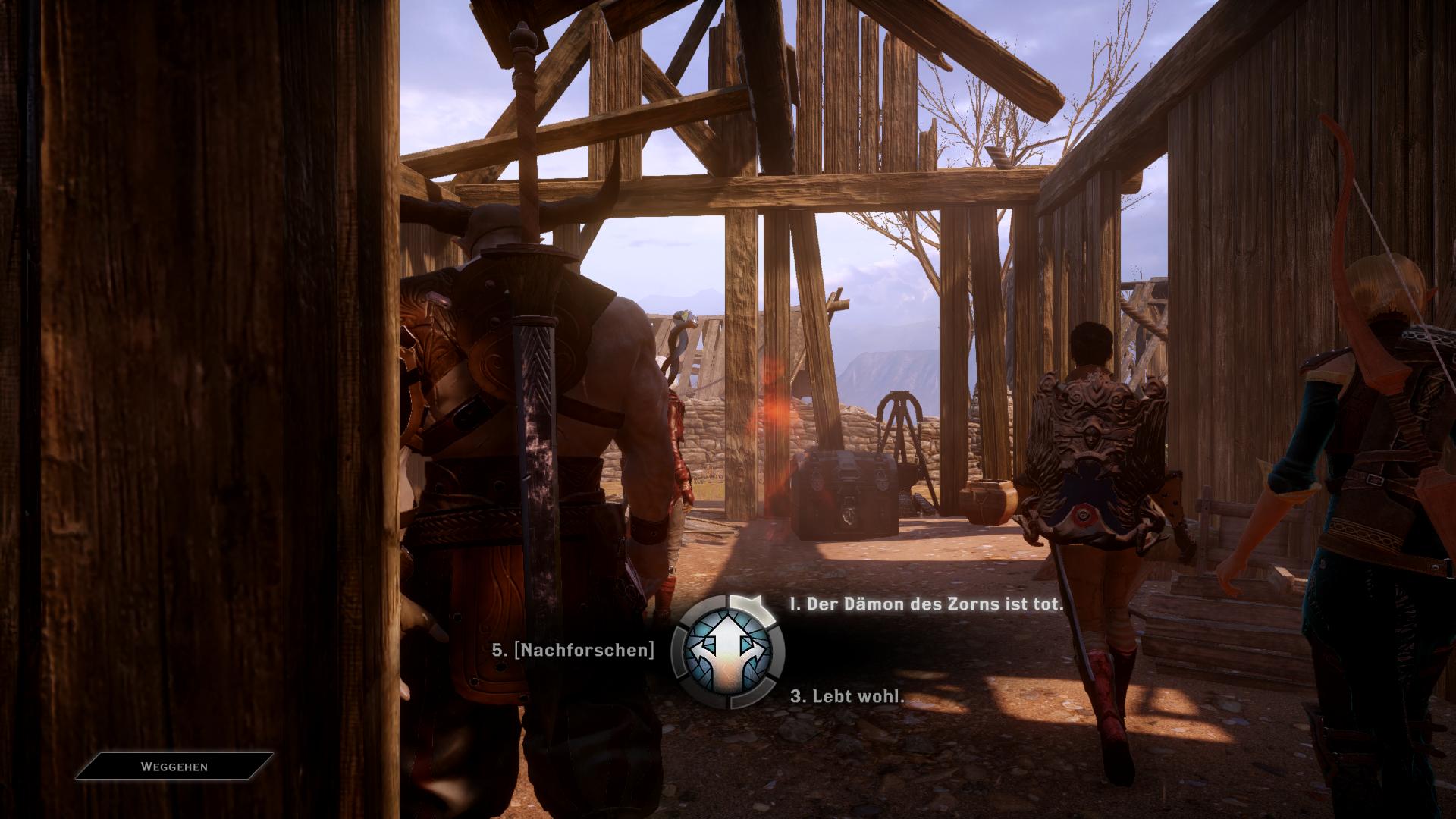The width and height of the screenshot is (1456, 819).
Task: Select the [Nachforschen] dialogue option
Action: 573,650
